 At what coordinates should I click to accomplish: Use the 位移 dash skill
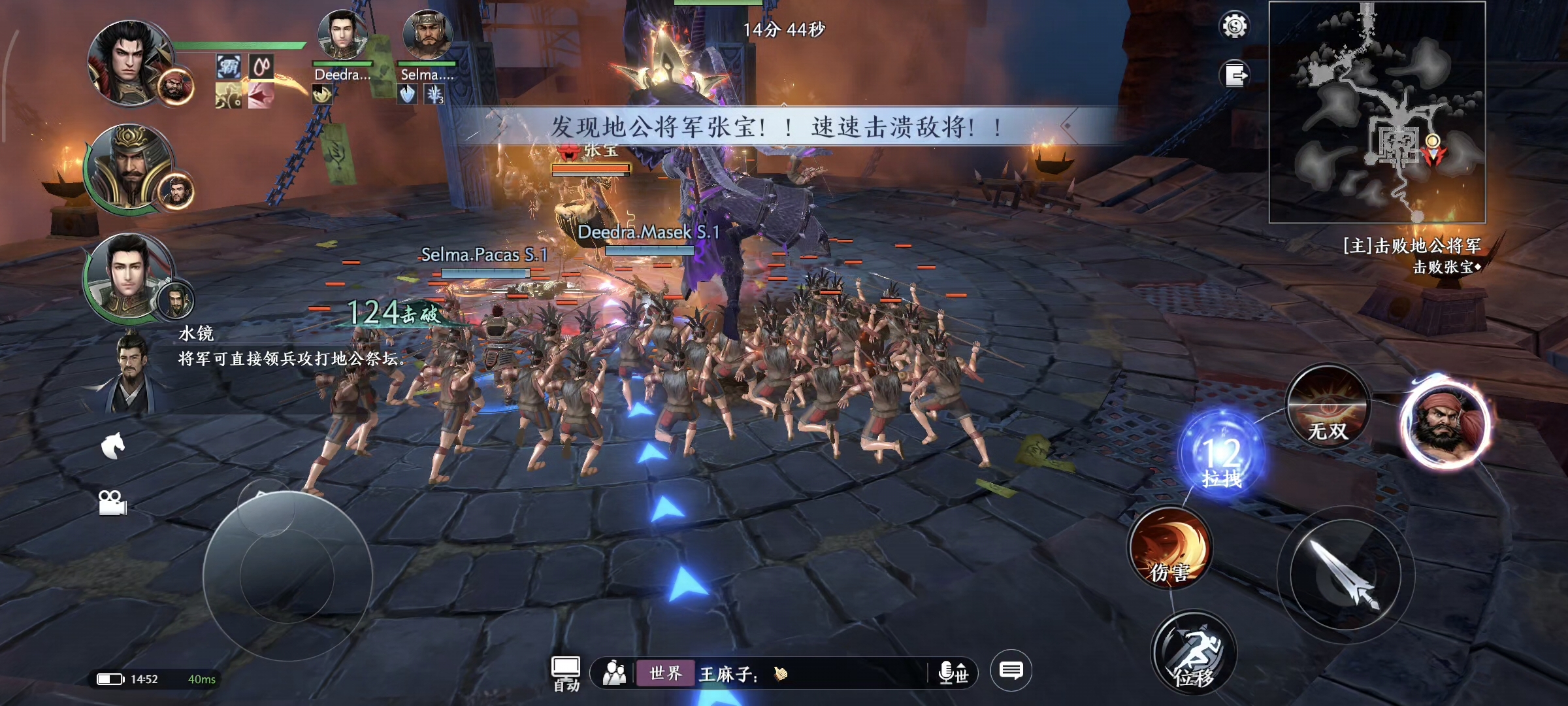tap(1194, 654)
